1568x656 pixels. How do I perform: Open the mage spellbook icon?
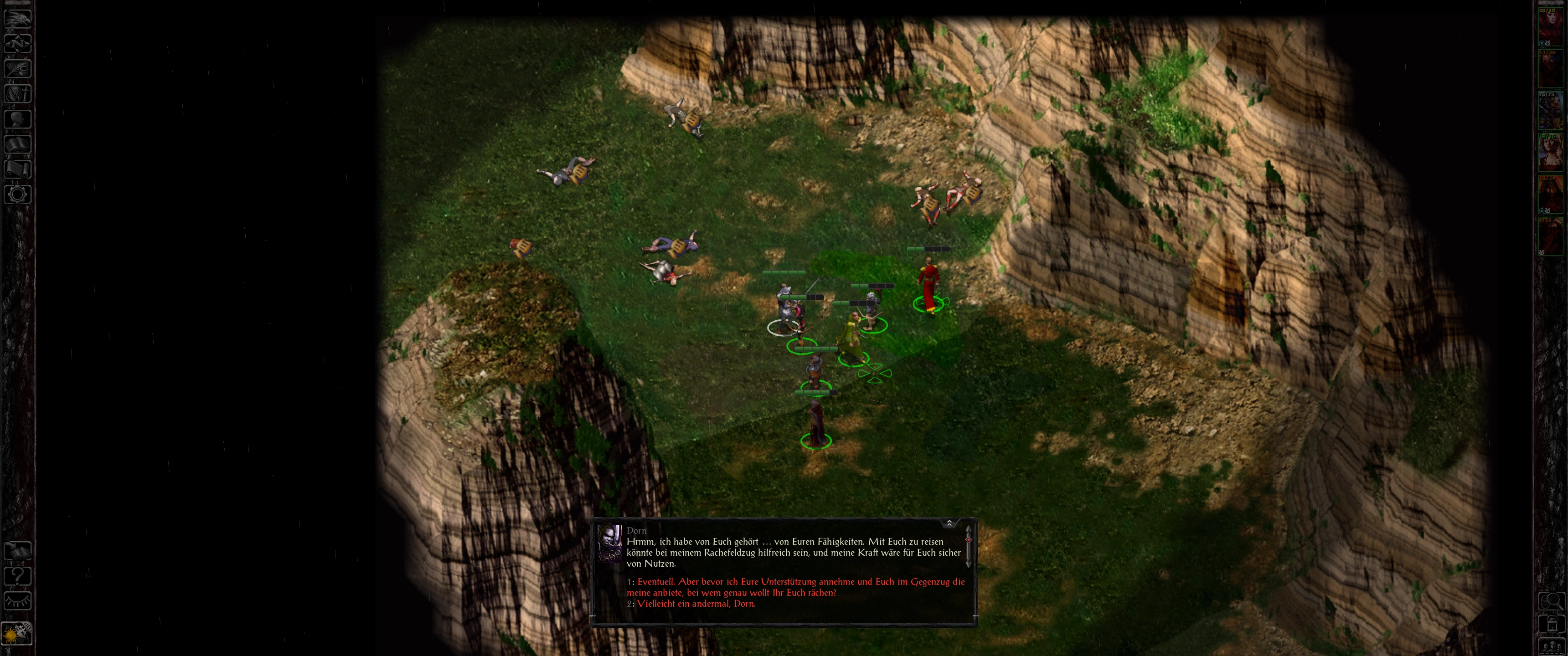17,144
